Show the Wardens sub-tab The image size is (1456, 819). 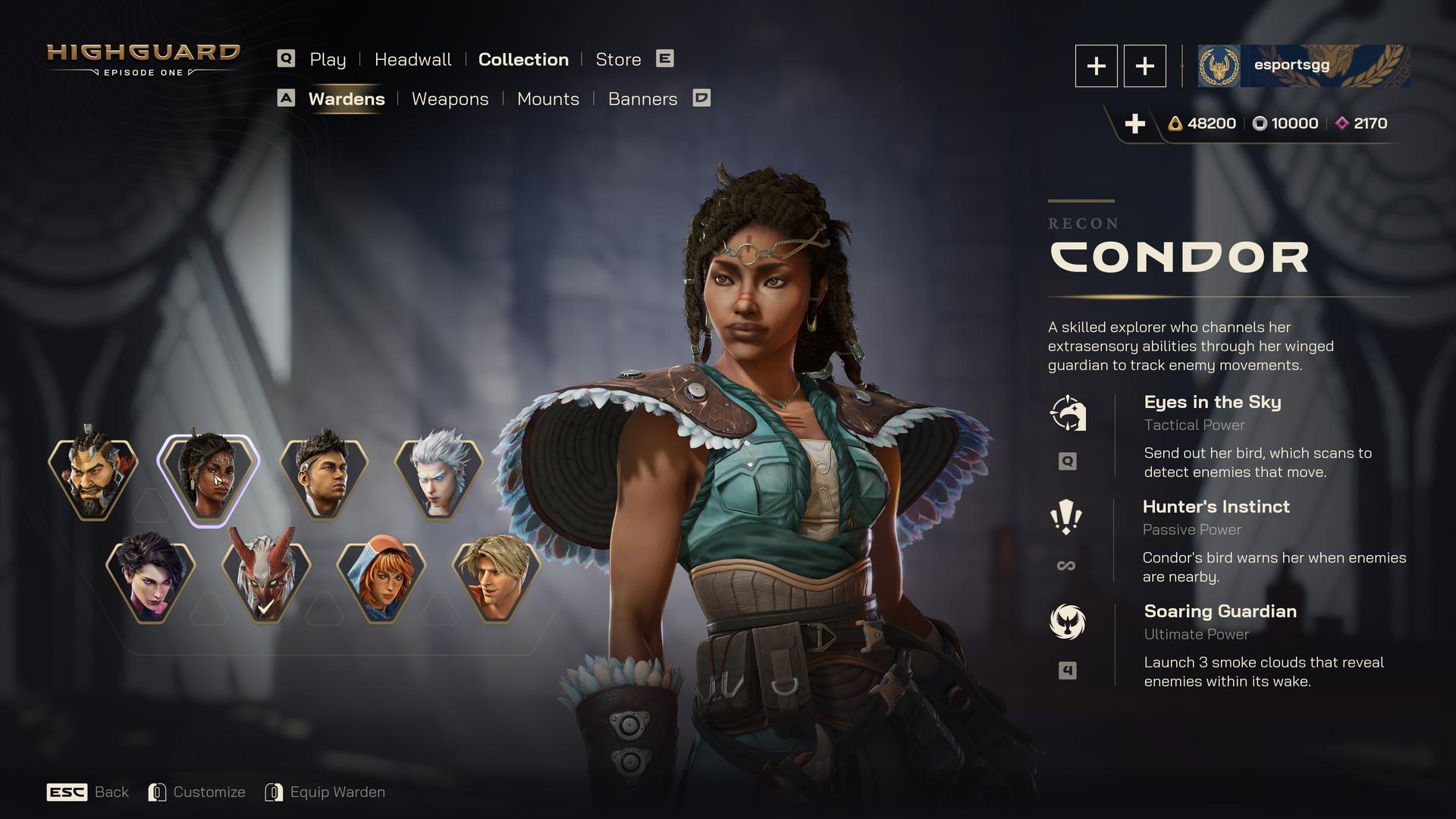click(347, 99)
